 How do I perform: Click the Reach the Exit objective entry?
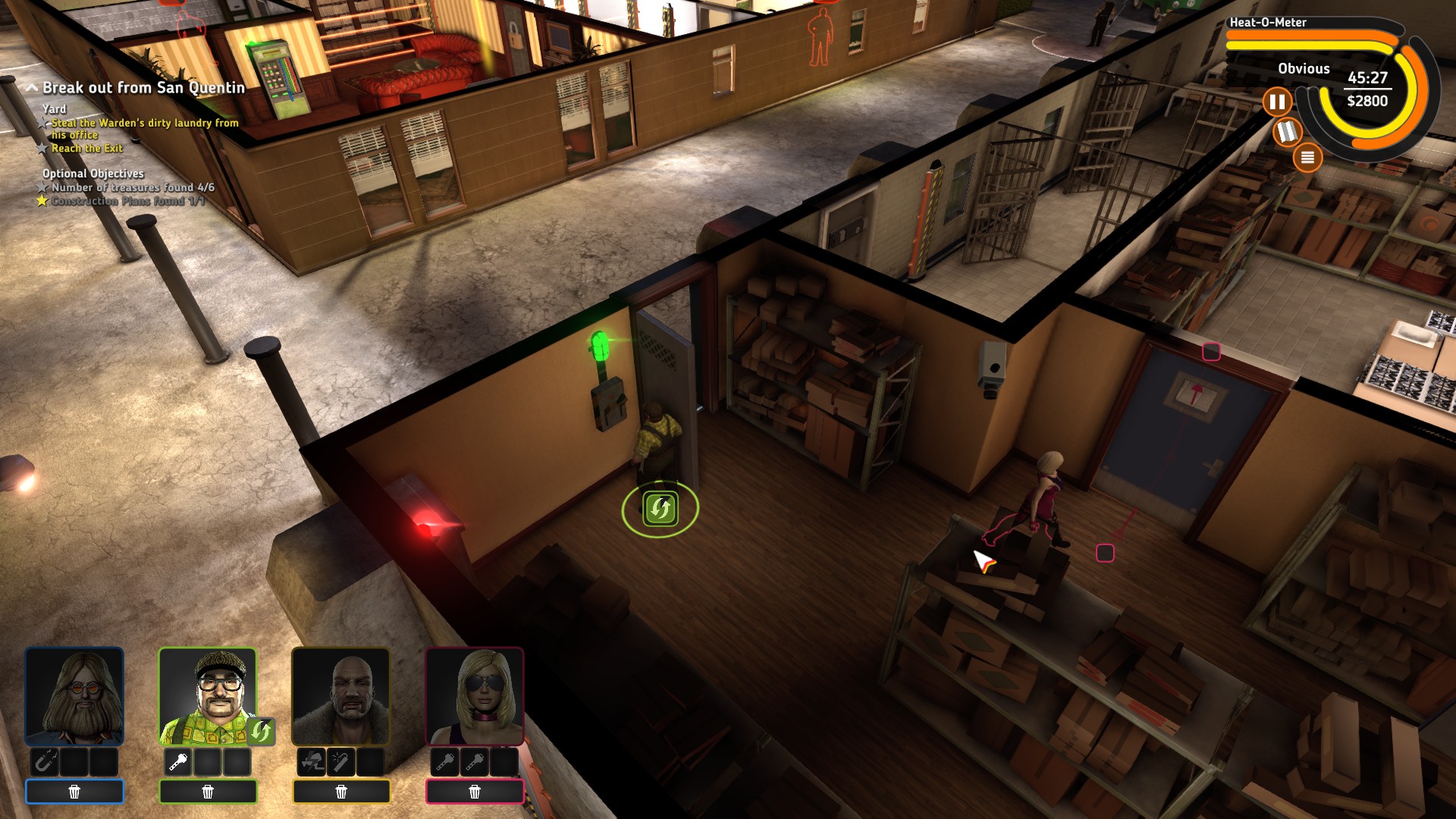(86, 149)
